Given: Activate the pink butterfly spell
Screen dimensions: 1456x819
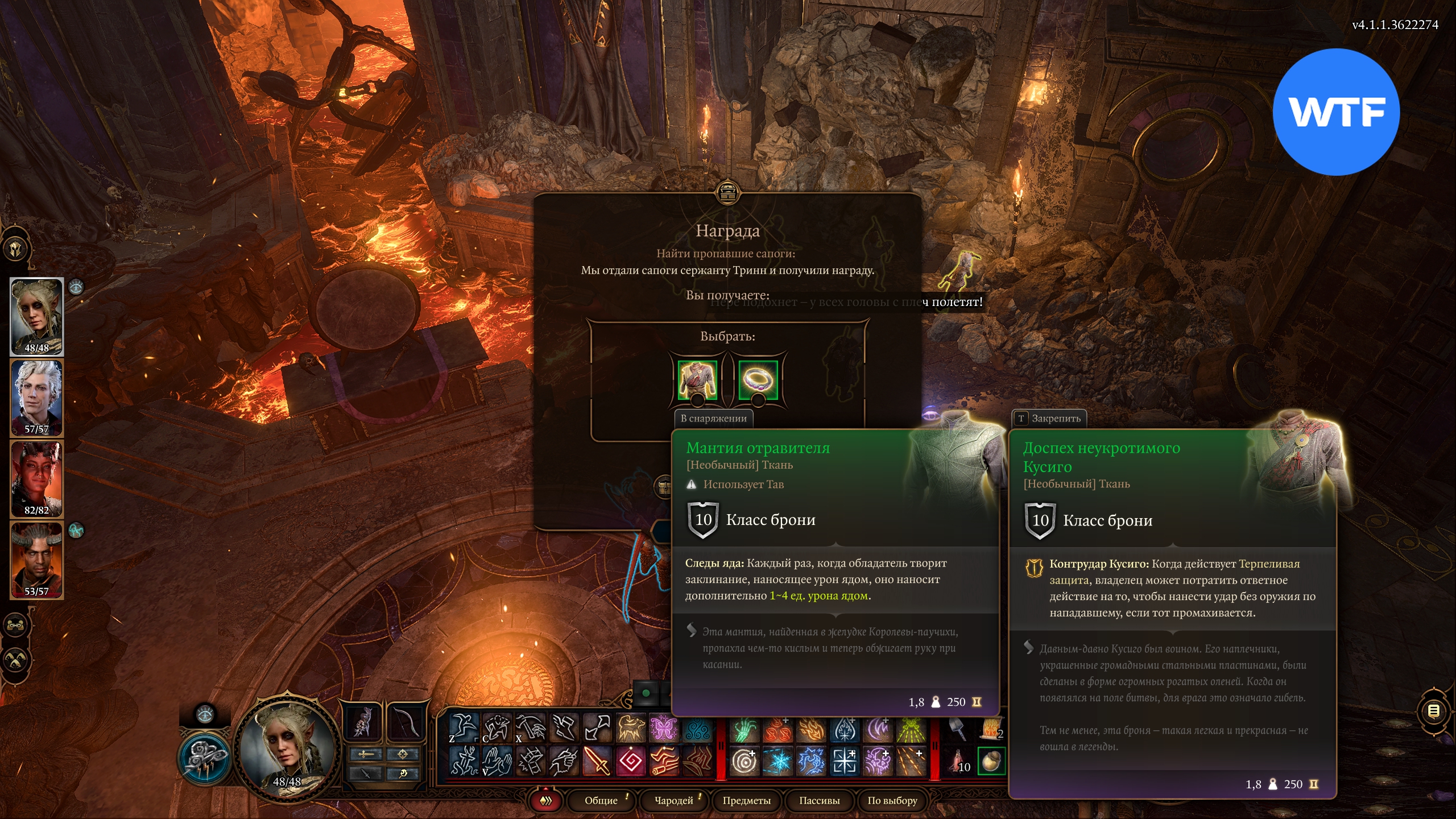Looking at the screenshot, I should pyautogui.click(x=664, y=727).
